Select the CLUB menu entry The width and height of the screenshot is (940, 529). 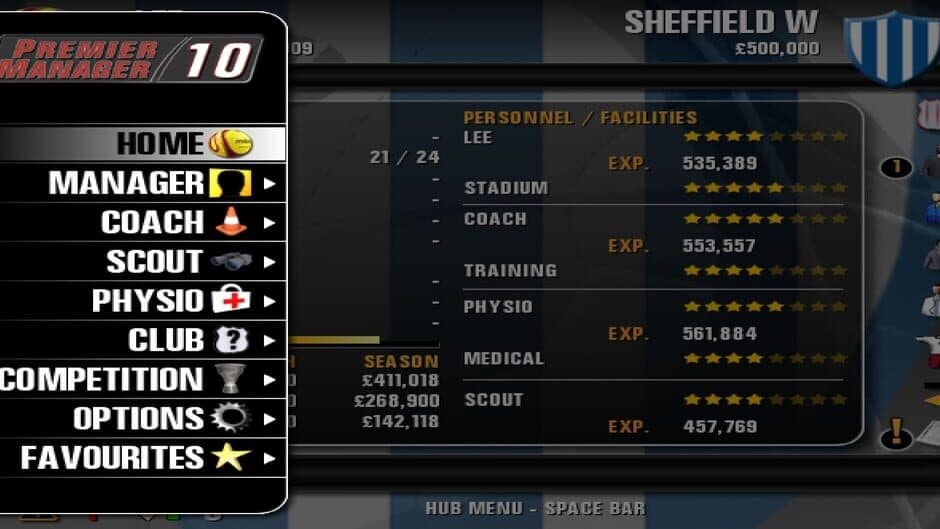coord(165,340)
